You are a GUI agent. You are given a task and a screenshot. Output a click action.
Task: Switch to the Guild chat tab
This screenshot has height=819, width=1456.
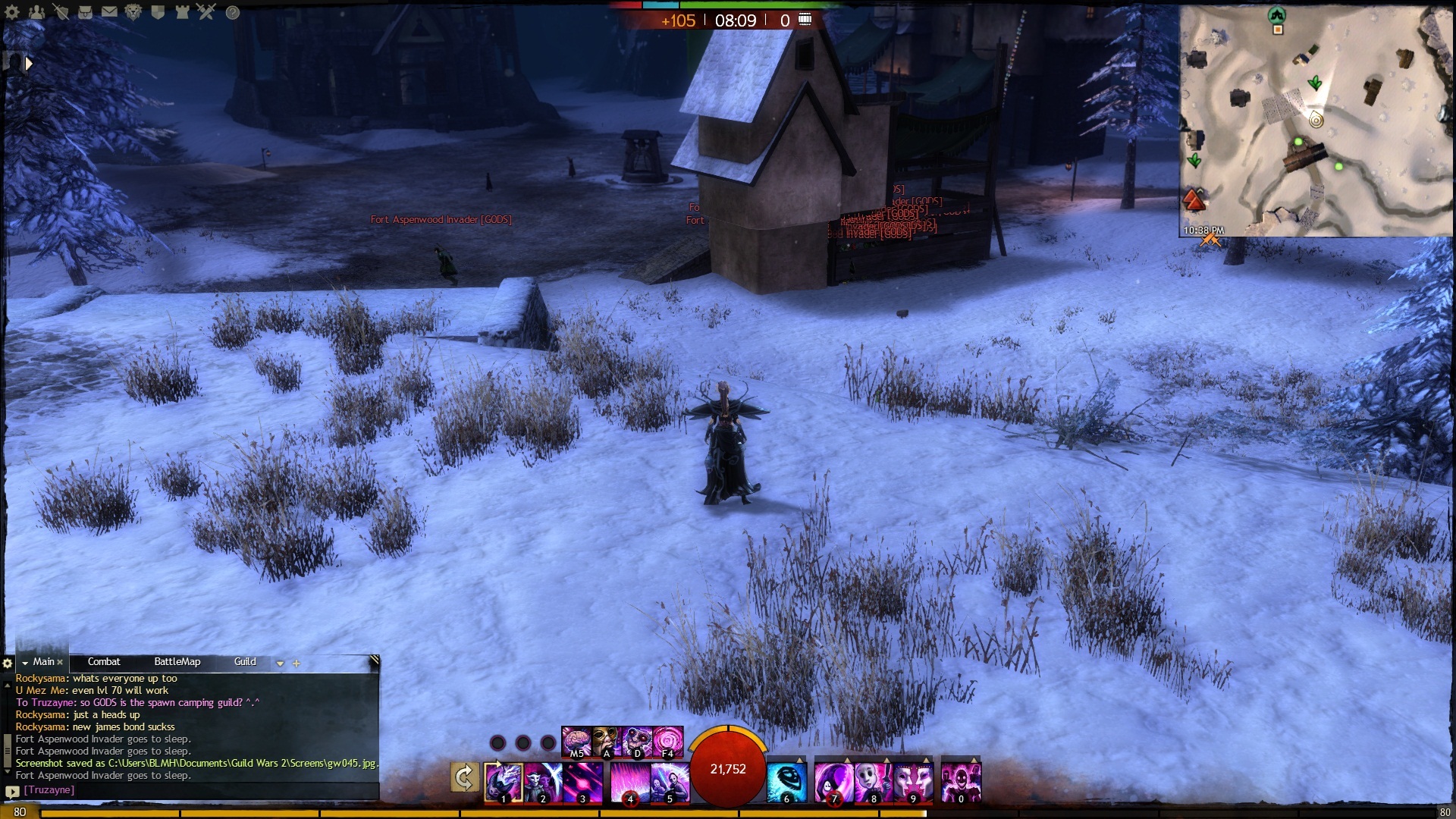coord(245,662)
